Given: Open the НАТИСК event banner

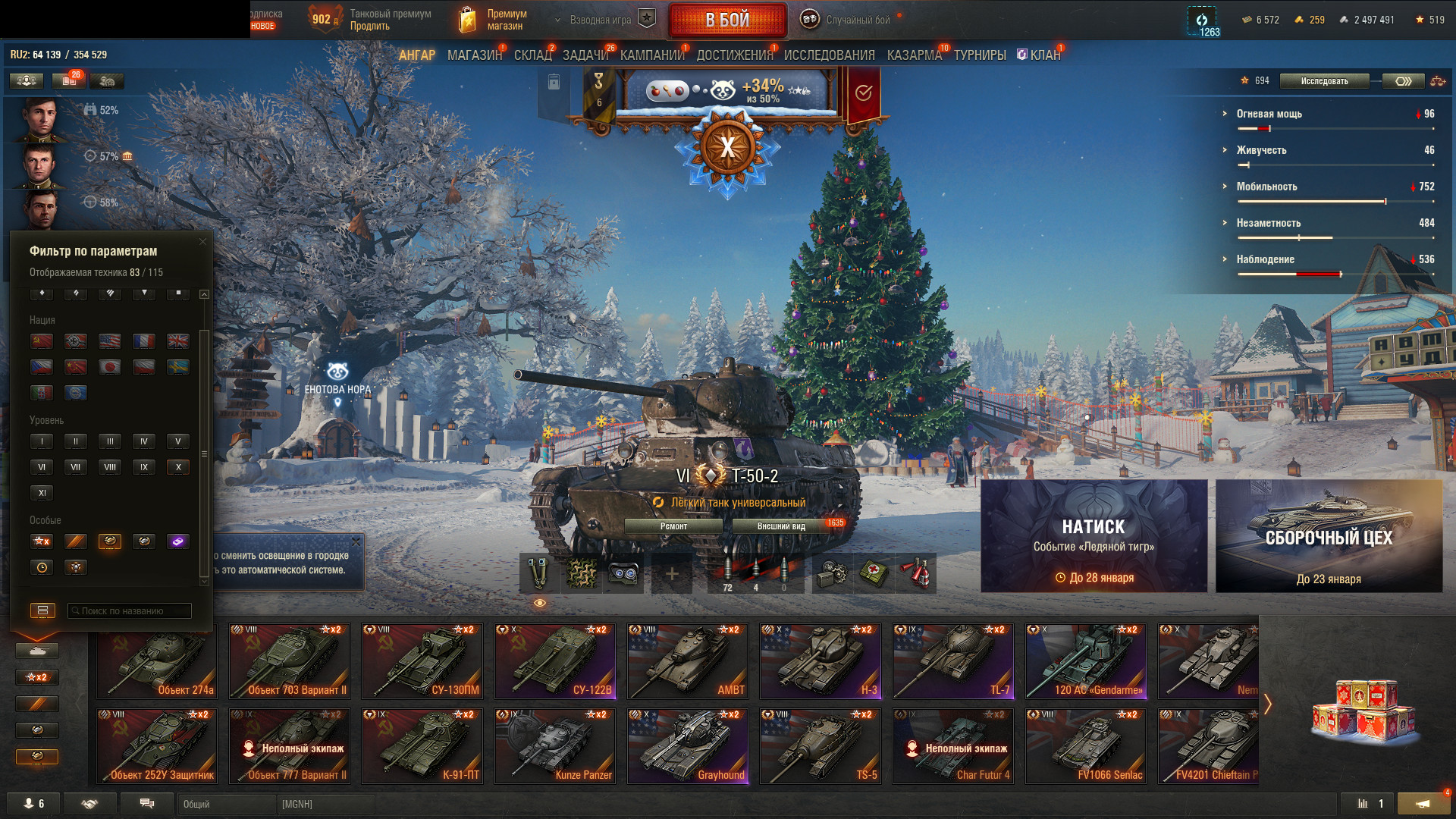Looking at the screenshot, I should pyautogui.click(x=1094, y=536).
